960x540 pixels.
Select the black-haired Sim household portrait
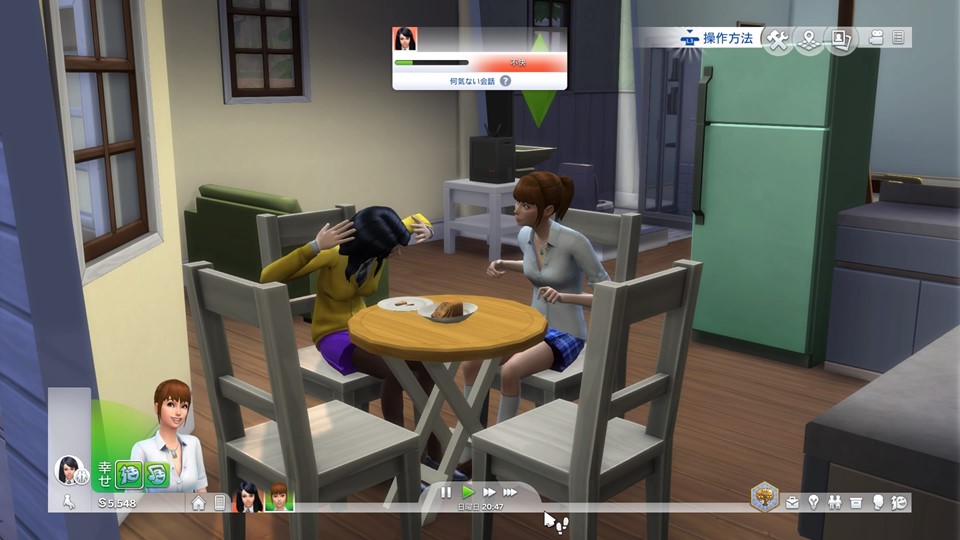[x=247, y=497]
